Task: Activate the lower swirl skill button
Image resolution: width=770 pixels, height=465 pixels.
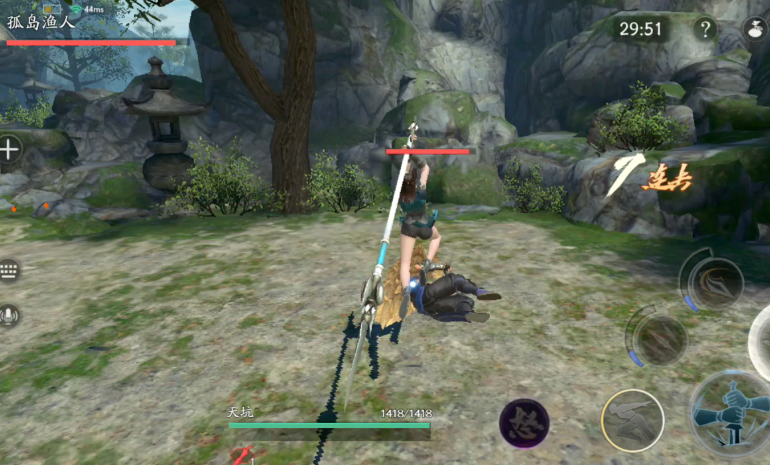Action: click(659, 339)
